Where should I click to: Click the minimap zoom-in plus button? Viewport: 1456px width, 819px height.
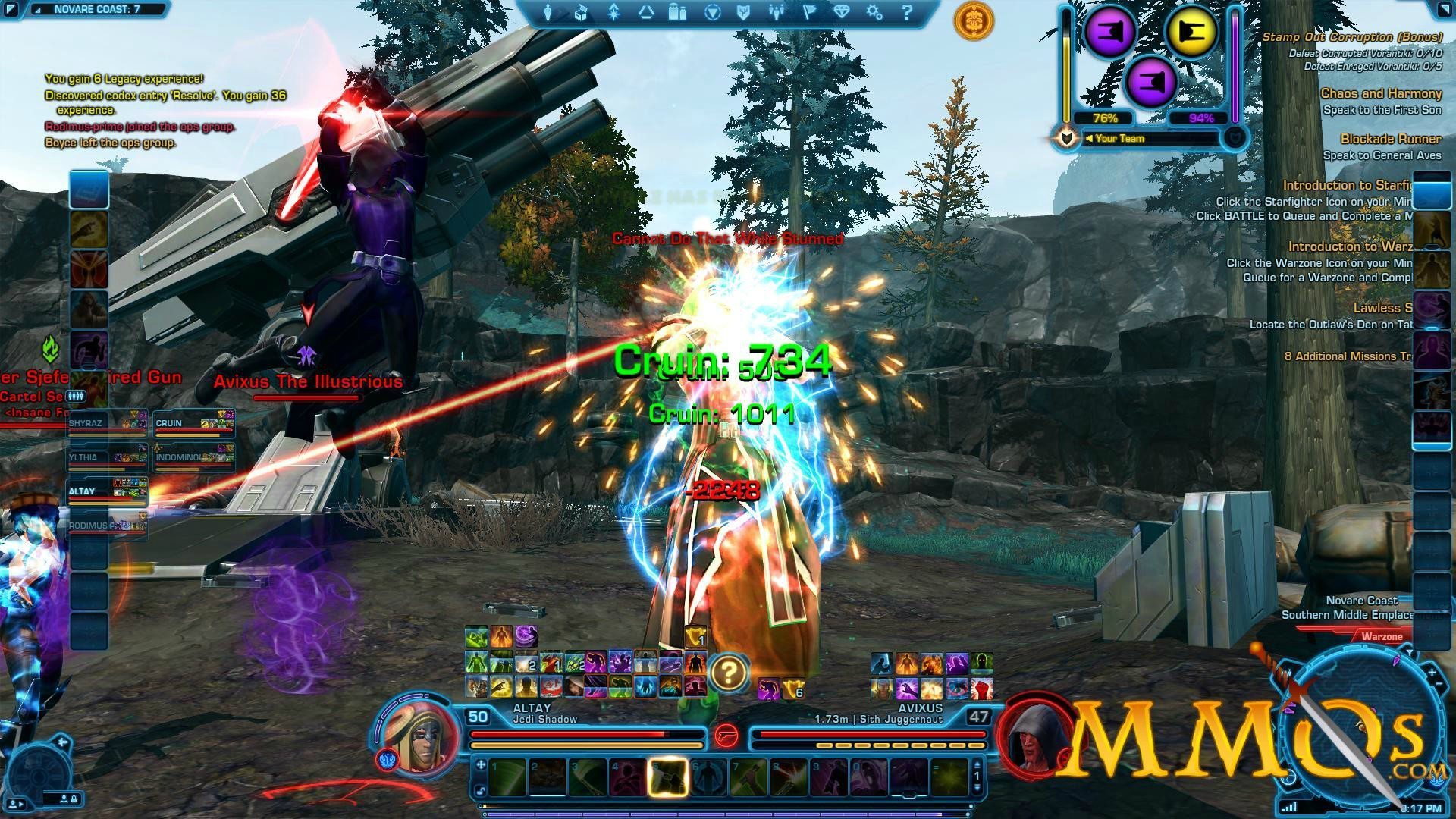pyautogui.click(x=1432, y=673)
